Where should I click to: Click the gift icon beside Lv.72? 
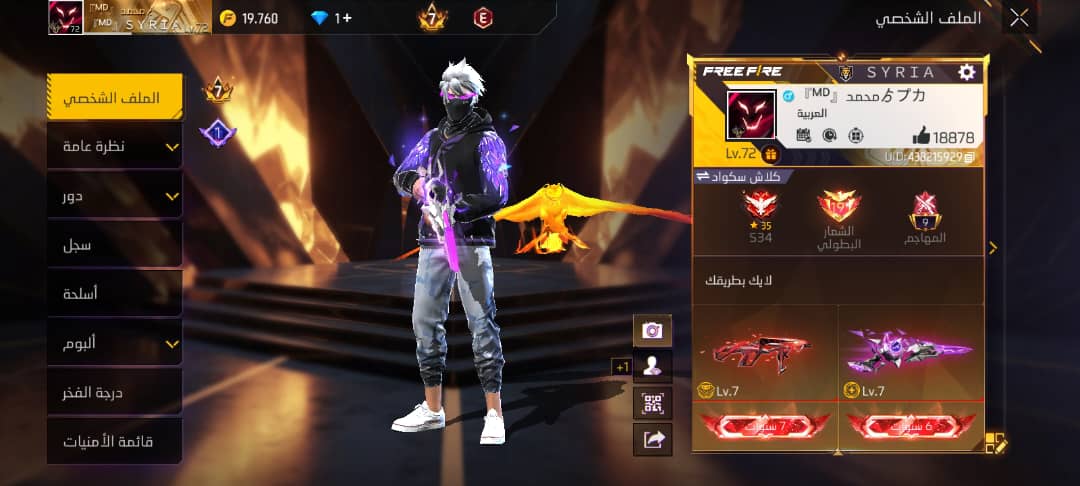770,154
